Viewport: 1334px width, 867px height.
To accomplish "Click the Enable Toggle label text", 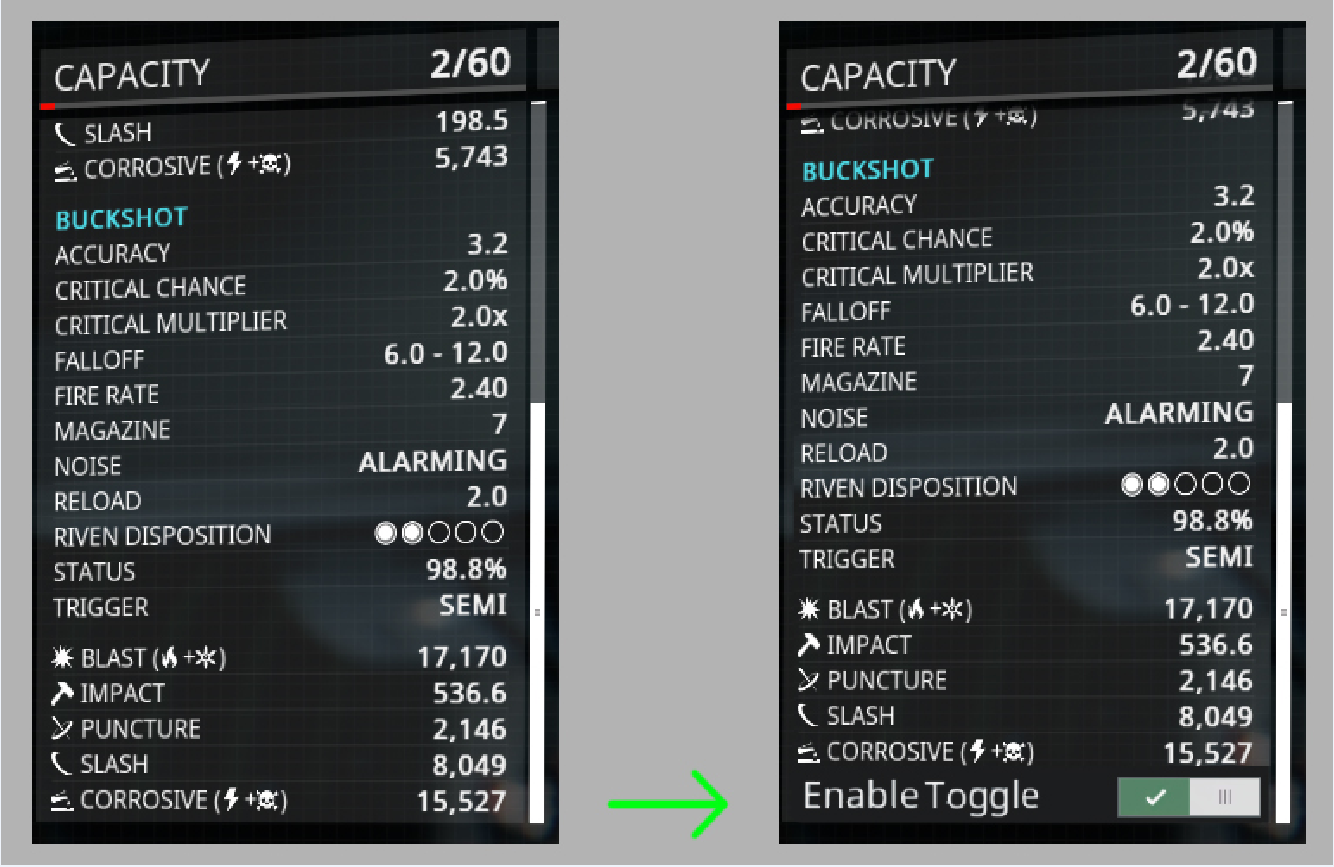I will (x=919, y=796).
